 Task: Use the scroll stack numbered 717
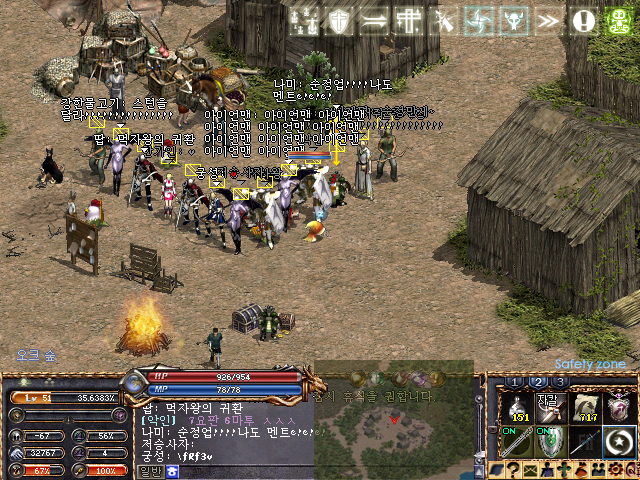pyautogui.click(x=586, y=407)
